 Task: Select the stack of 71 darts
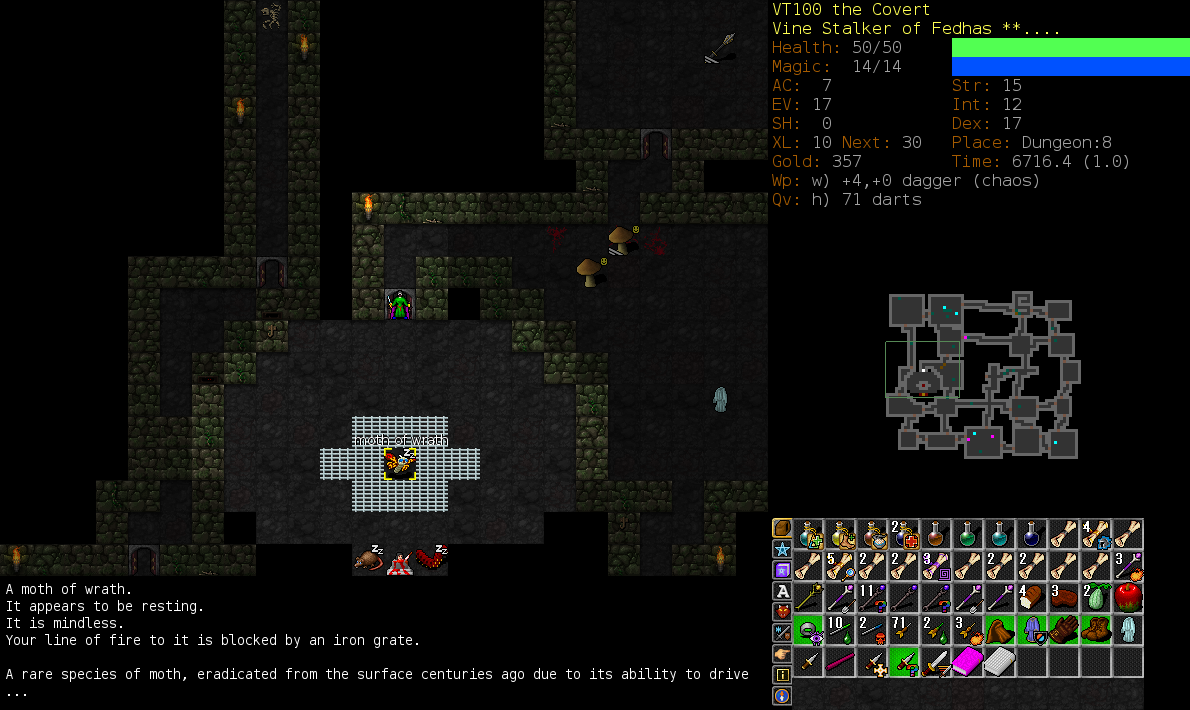[904, 630]
